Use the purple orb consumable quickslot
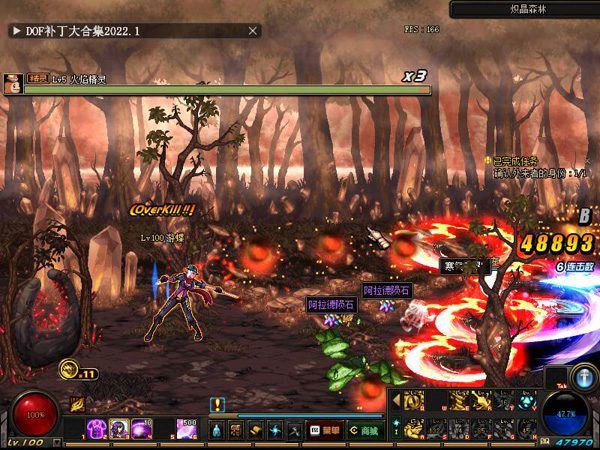The width and height of the screenshot is (600, 450). [139, 428]
